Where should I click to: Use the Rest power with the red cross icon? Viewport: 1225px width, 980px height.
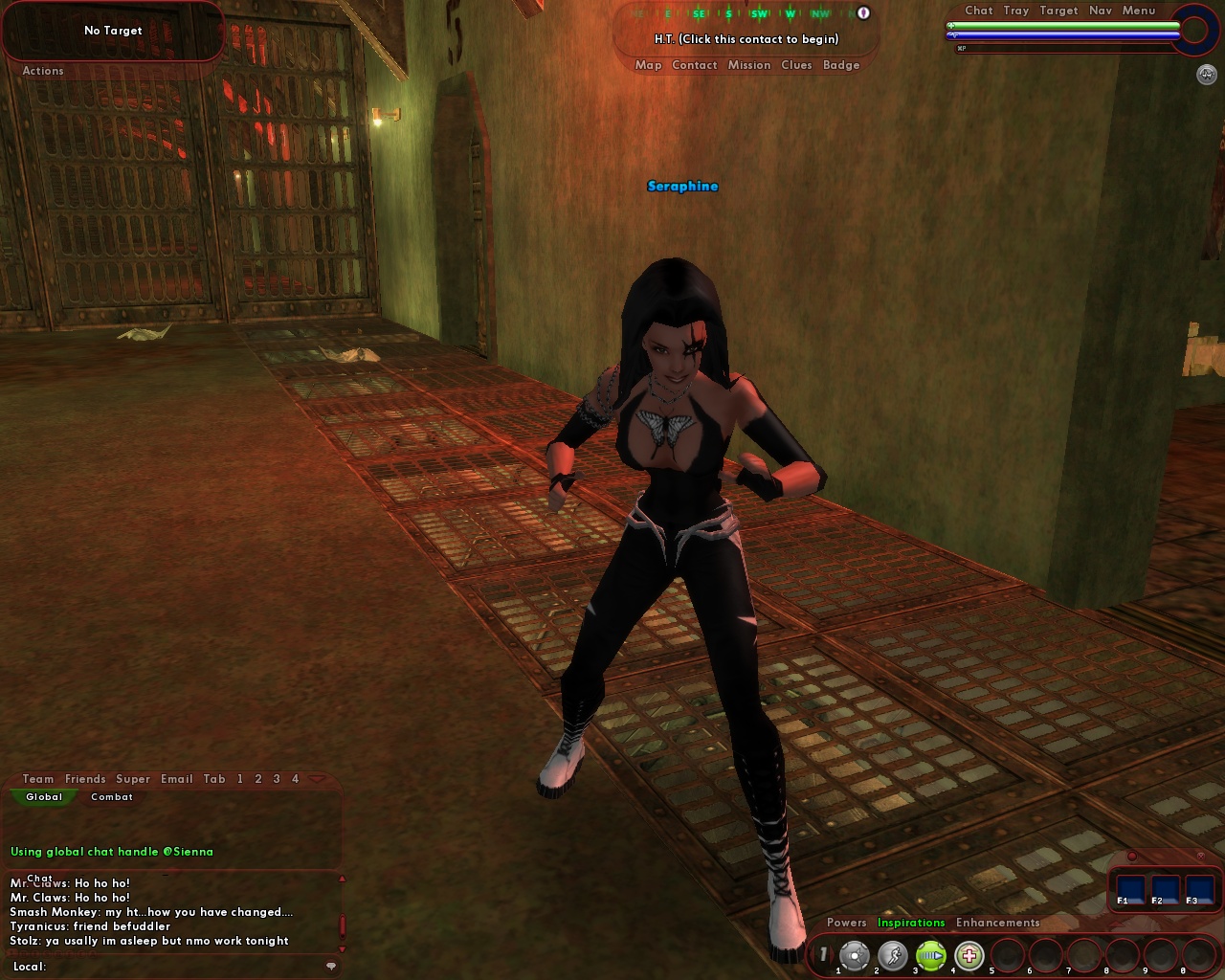pyautogui.click(x=969, y=955)
